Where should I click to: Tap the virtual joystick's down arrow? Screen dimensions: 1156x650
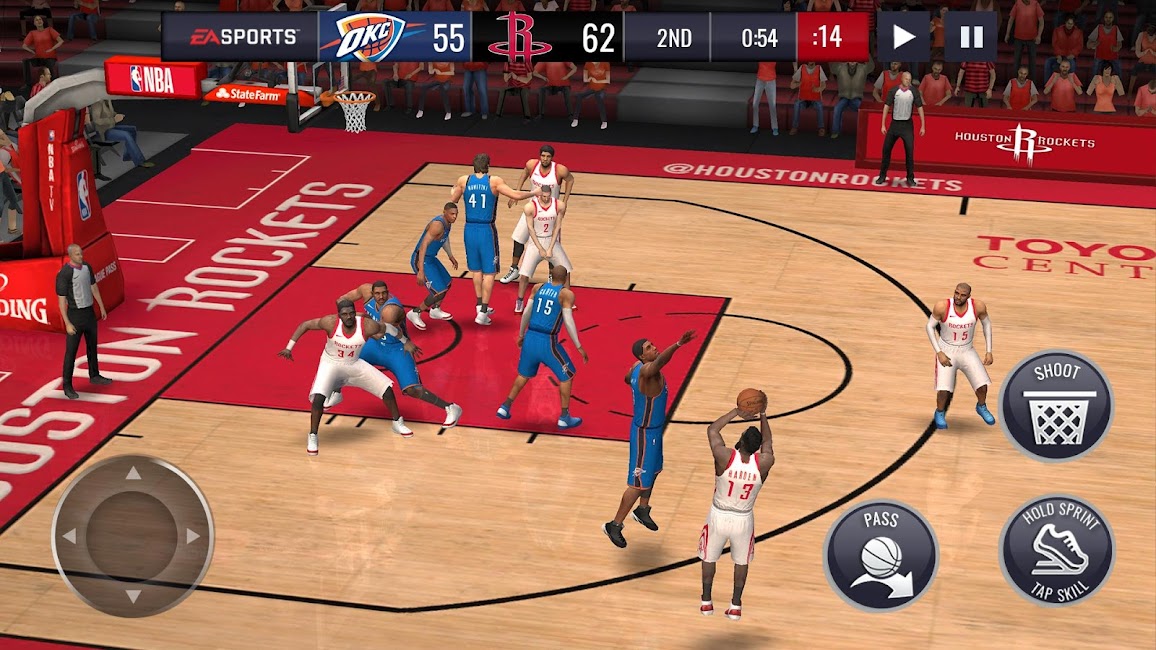coord(133,596)
